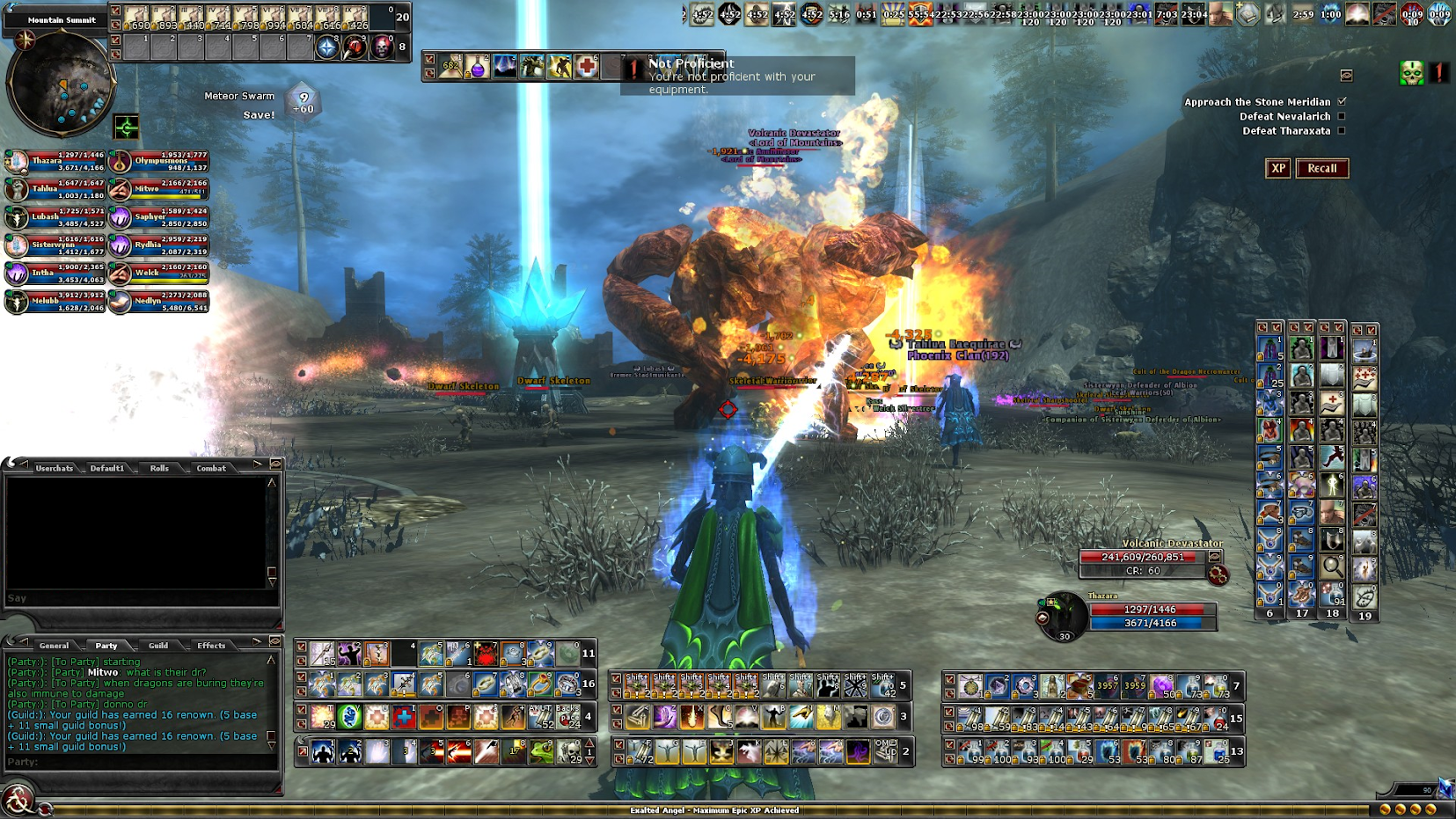Click the skull icon in top hotbar
The width and height of the screenshot is (1456, 819).
[x=382, y=47]
